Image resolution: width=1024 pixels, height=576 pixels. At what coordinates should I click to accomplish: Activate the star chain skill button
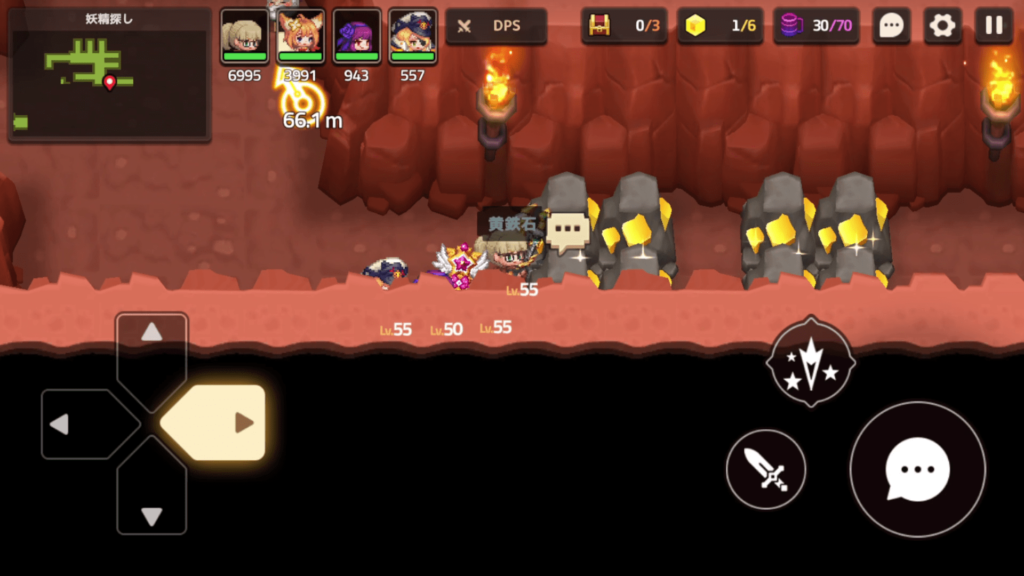810,363
